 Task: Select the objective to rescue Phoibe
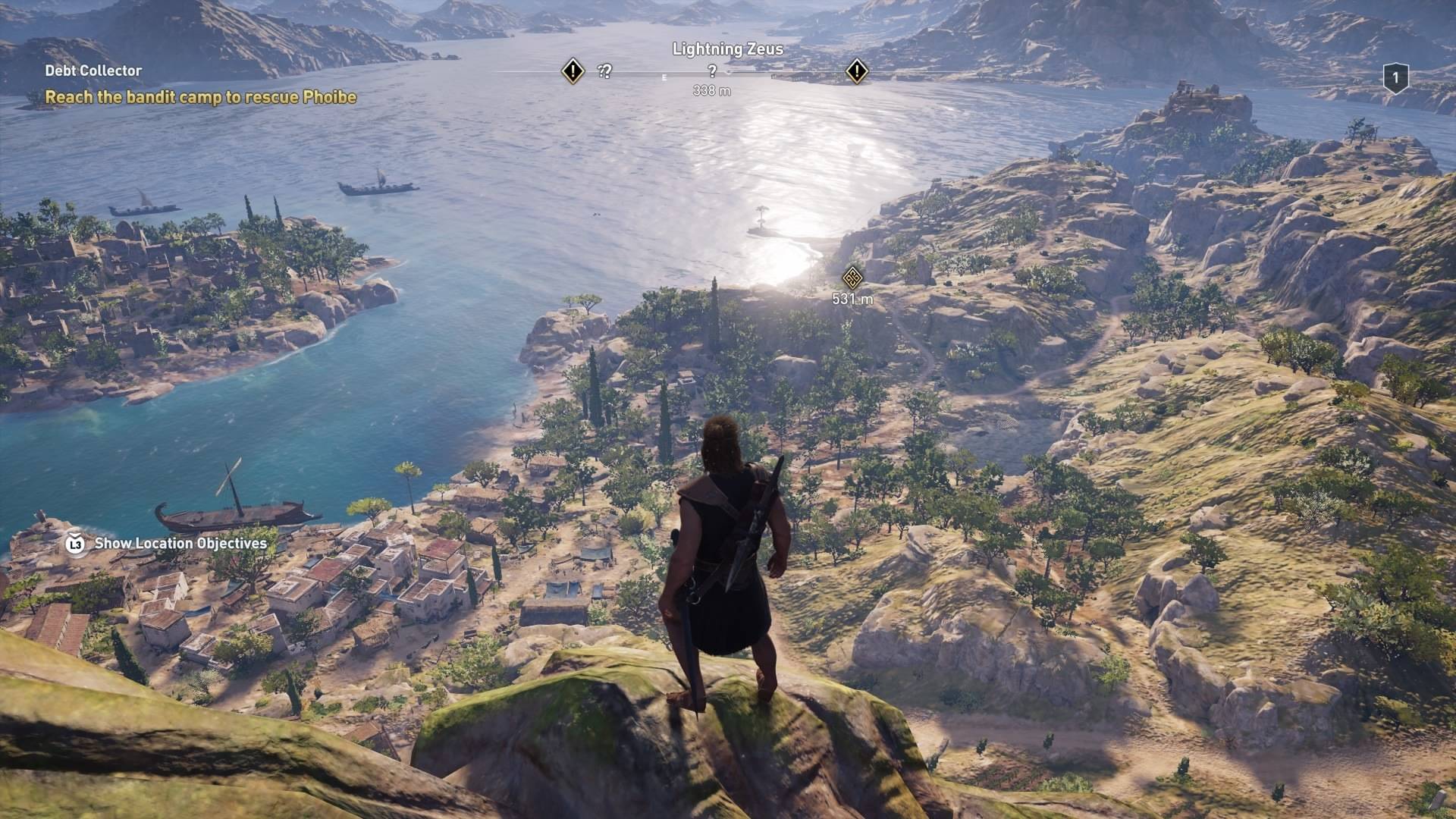coord(200,97)
